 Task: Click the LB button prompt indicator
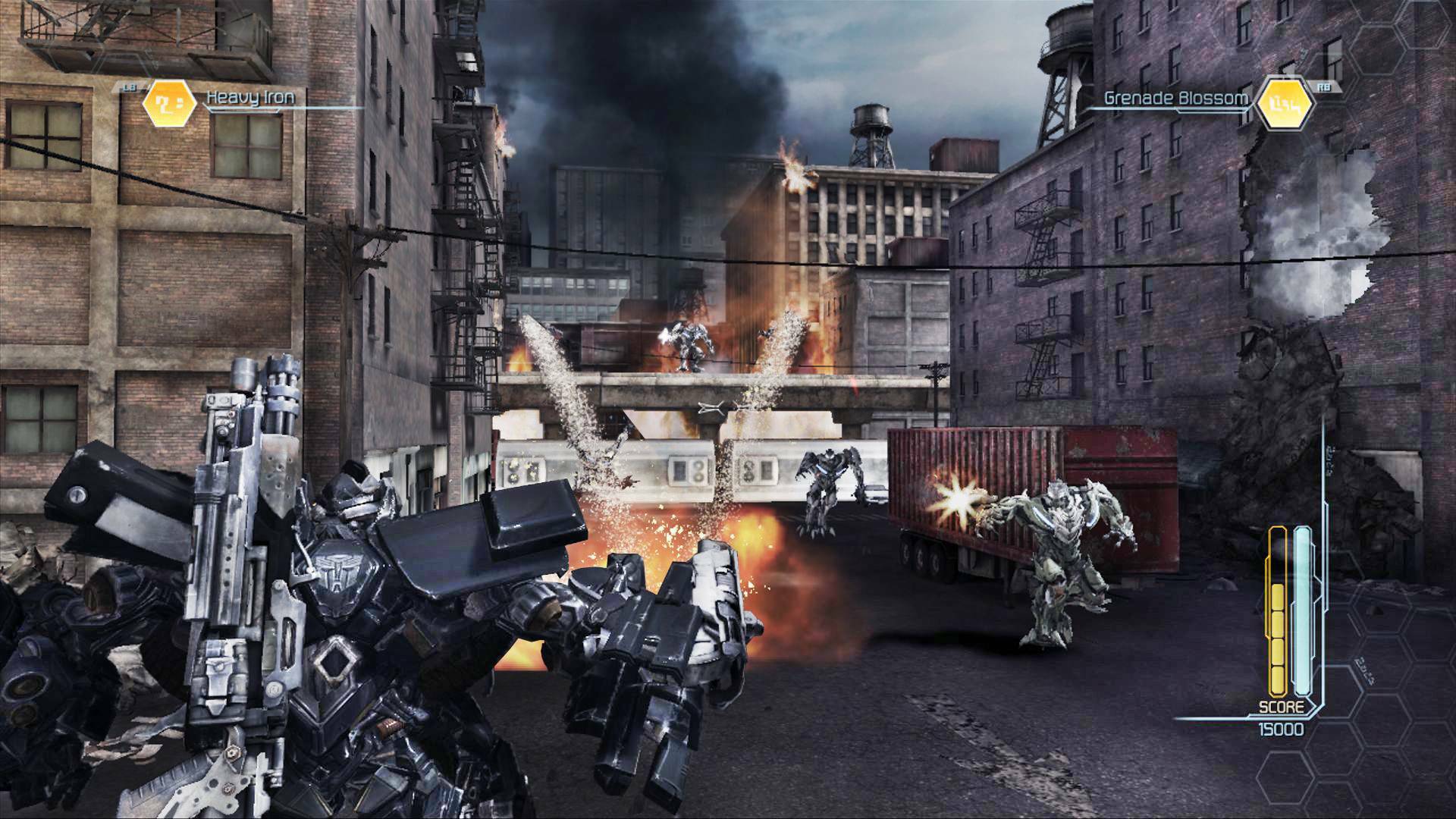(x=129, y=87)
